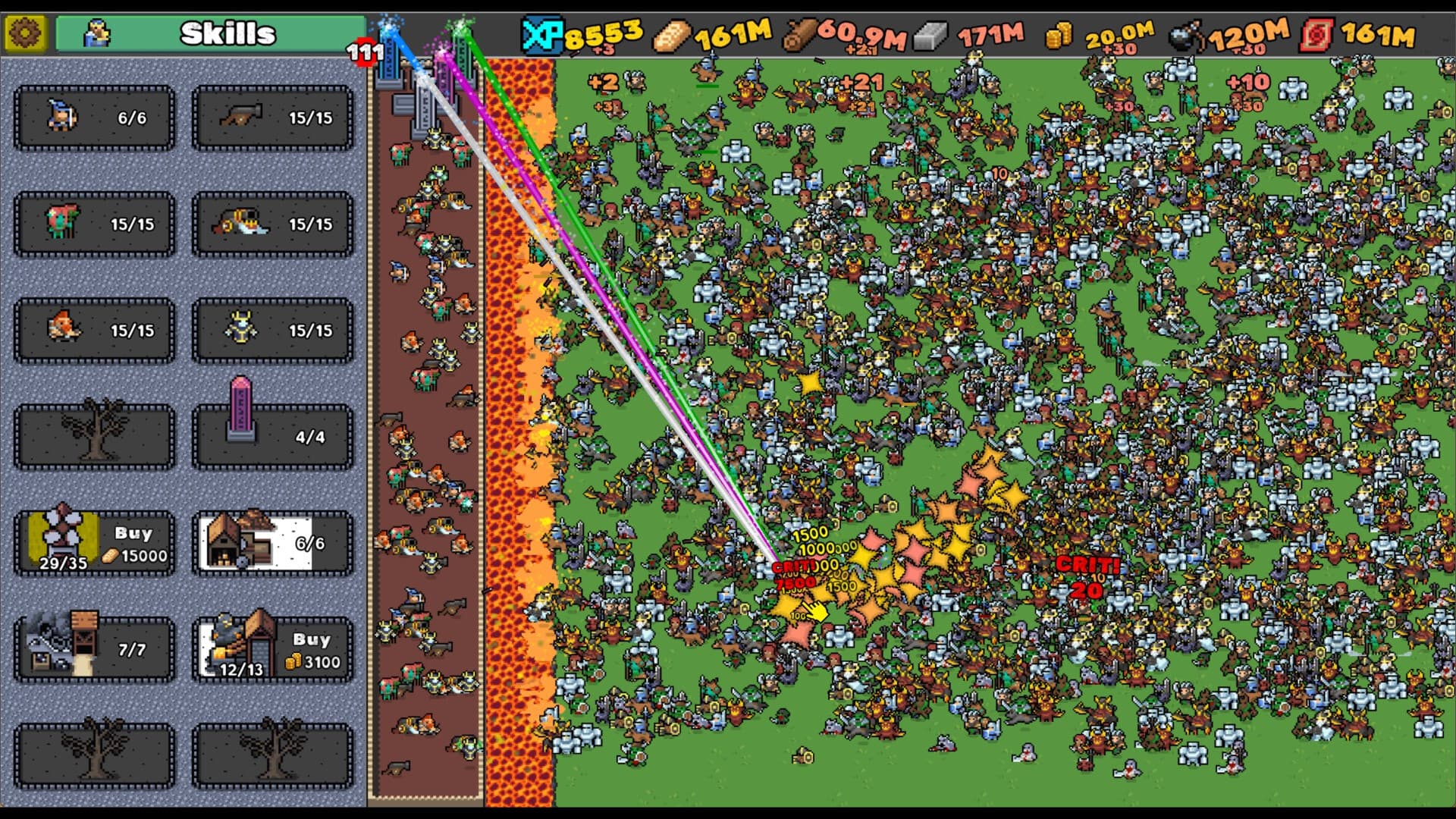Viewport: 1456px width, 819px height.
Task: Select the red-bearded dwarf unit slot
Action: pos(93,331)
